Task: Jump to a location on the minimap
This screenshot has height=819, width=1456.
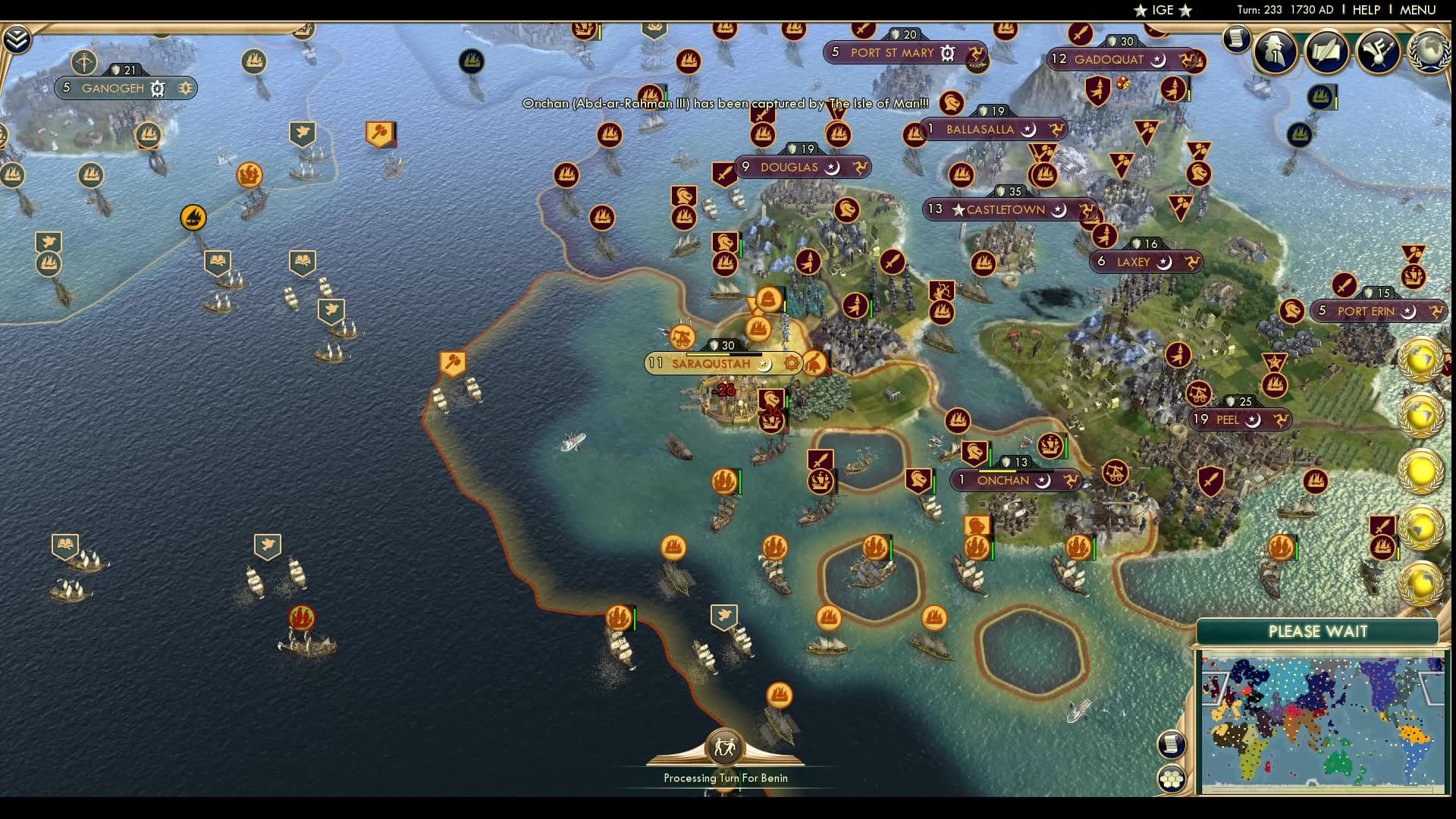Action: (1322, 724)
